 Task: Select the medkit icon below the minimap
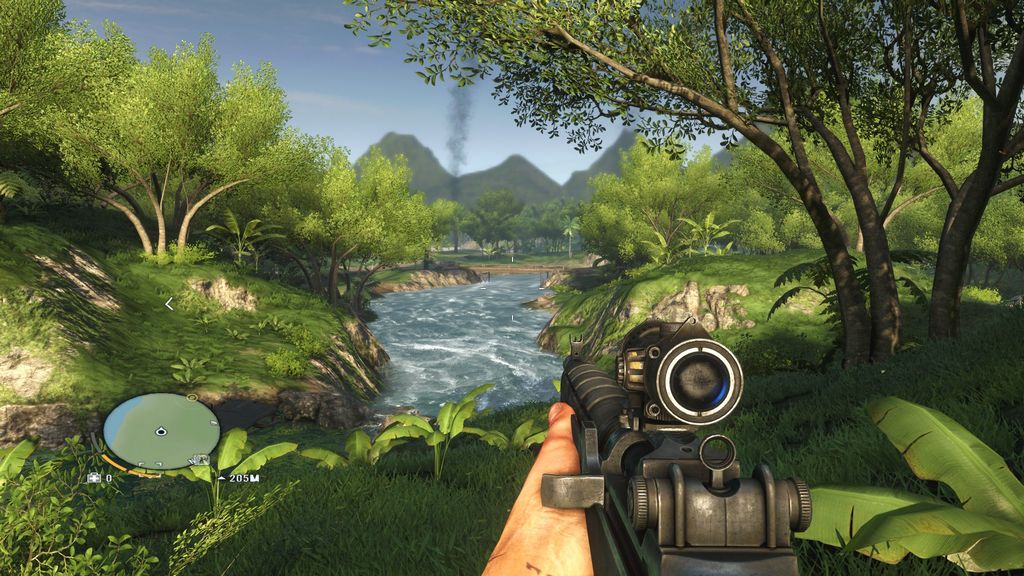click(x=95, y=478)
